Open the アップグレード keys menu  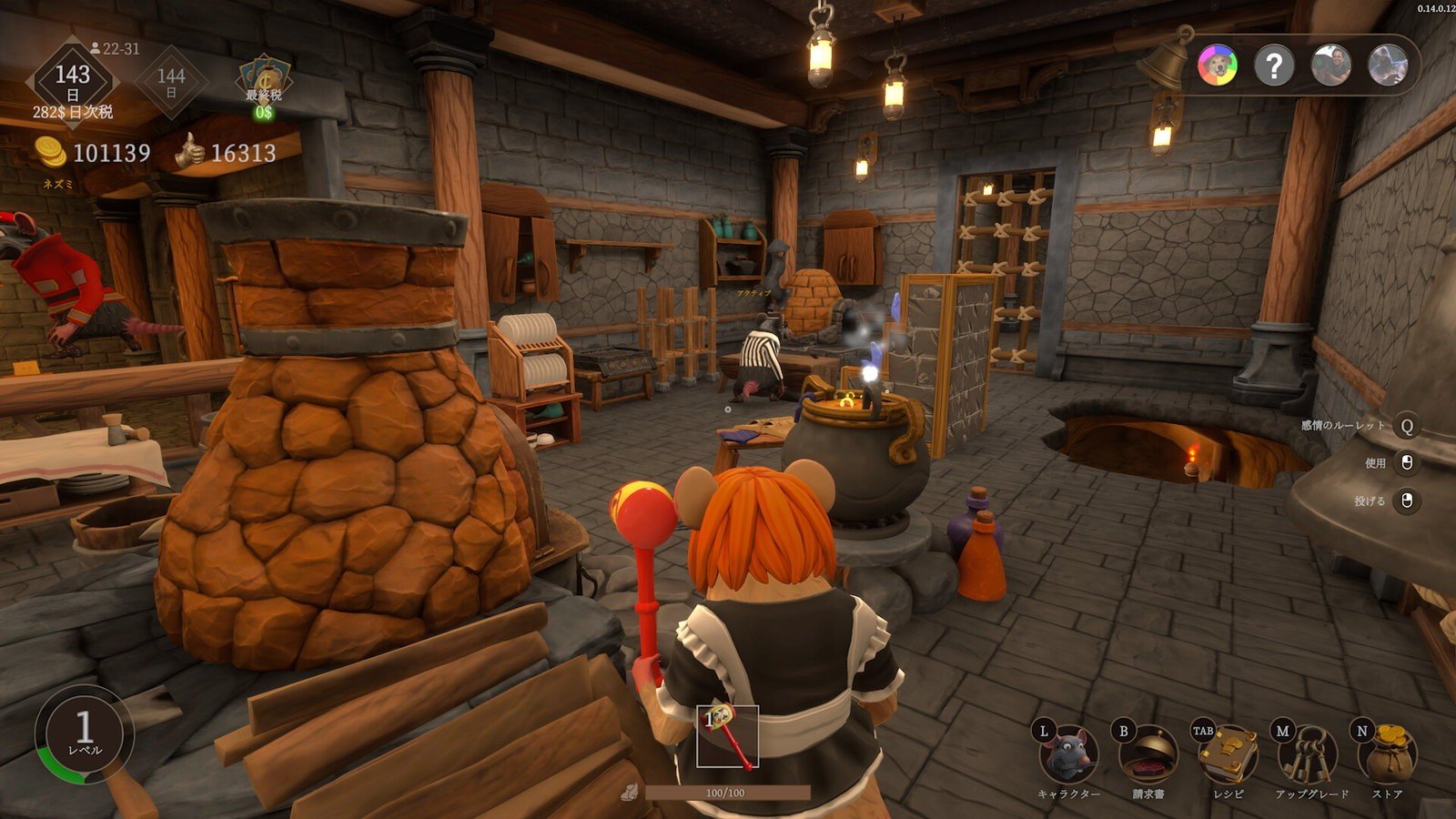click(x=1309, y=755)
